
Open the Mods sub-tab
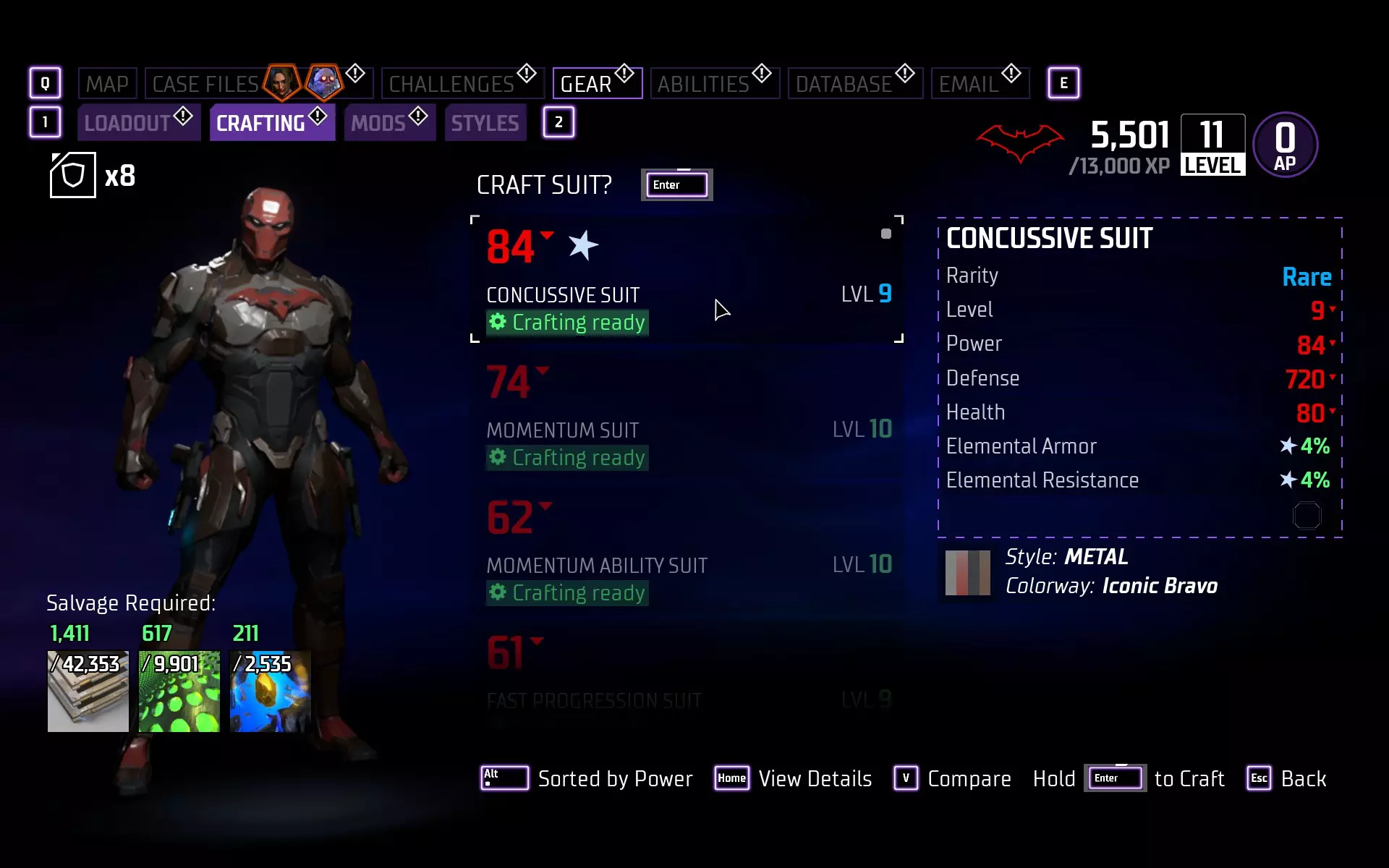[x=378, y=123]
